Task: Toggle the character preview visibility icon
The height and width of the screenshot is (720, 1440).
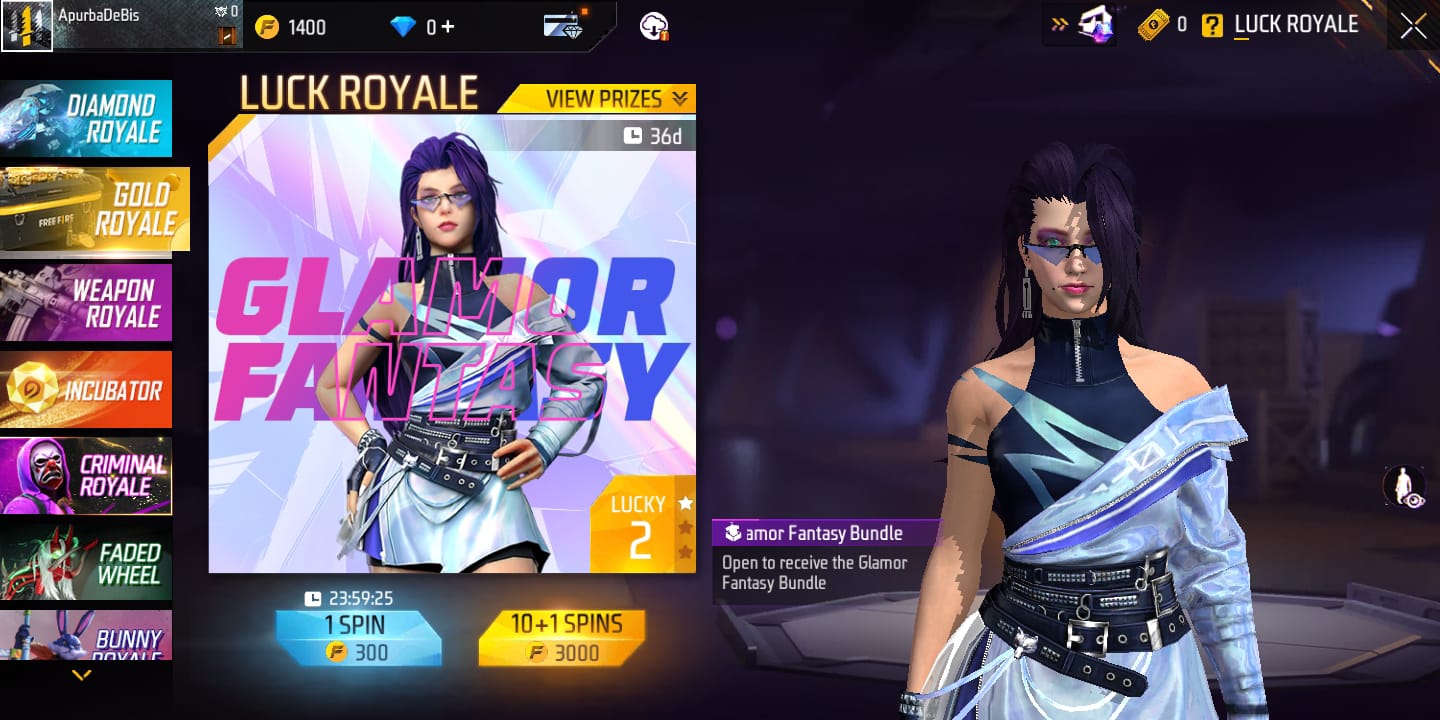Action: [x=1404, y=487]
